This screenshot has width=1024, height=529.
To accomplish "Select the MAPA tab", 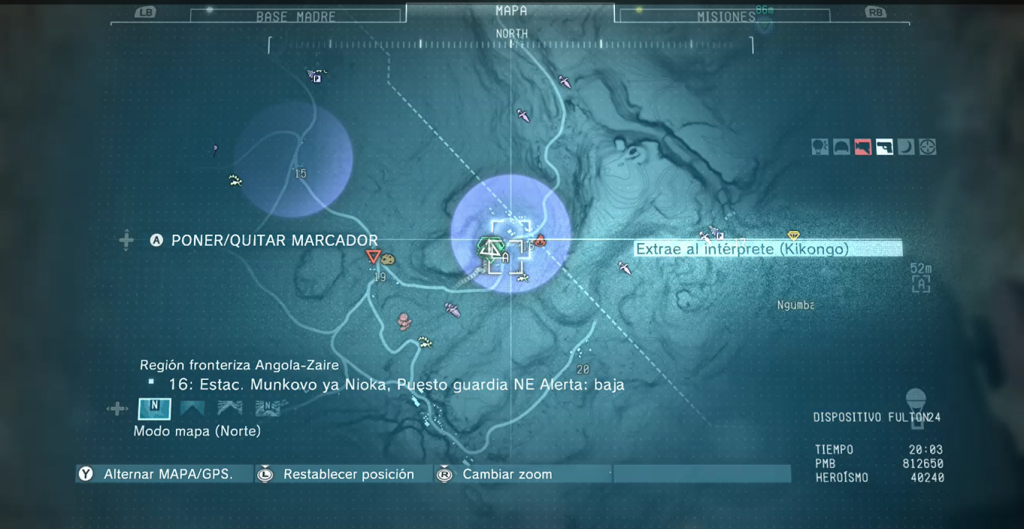I will 511,11.
